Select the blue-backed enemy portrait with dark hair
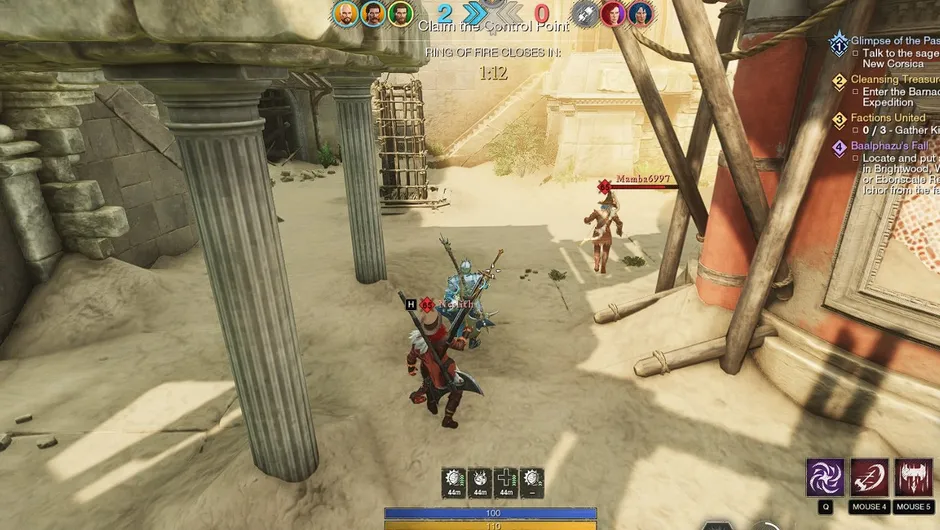The image size is (940, 530). point(640,13)
